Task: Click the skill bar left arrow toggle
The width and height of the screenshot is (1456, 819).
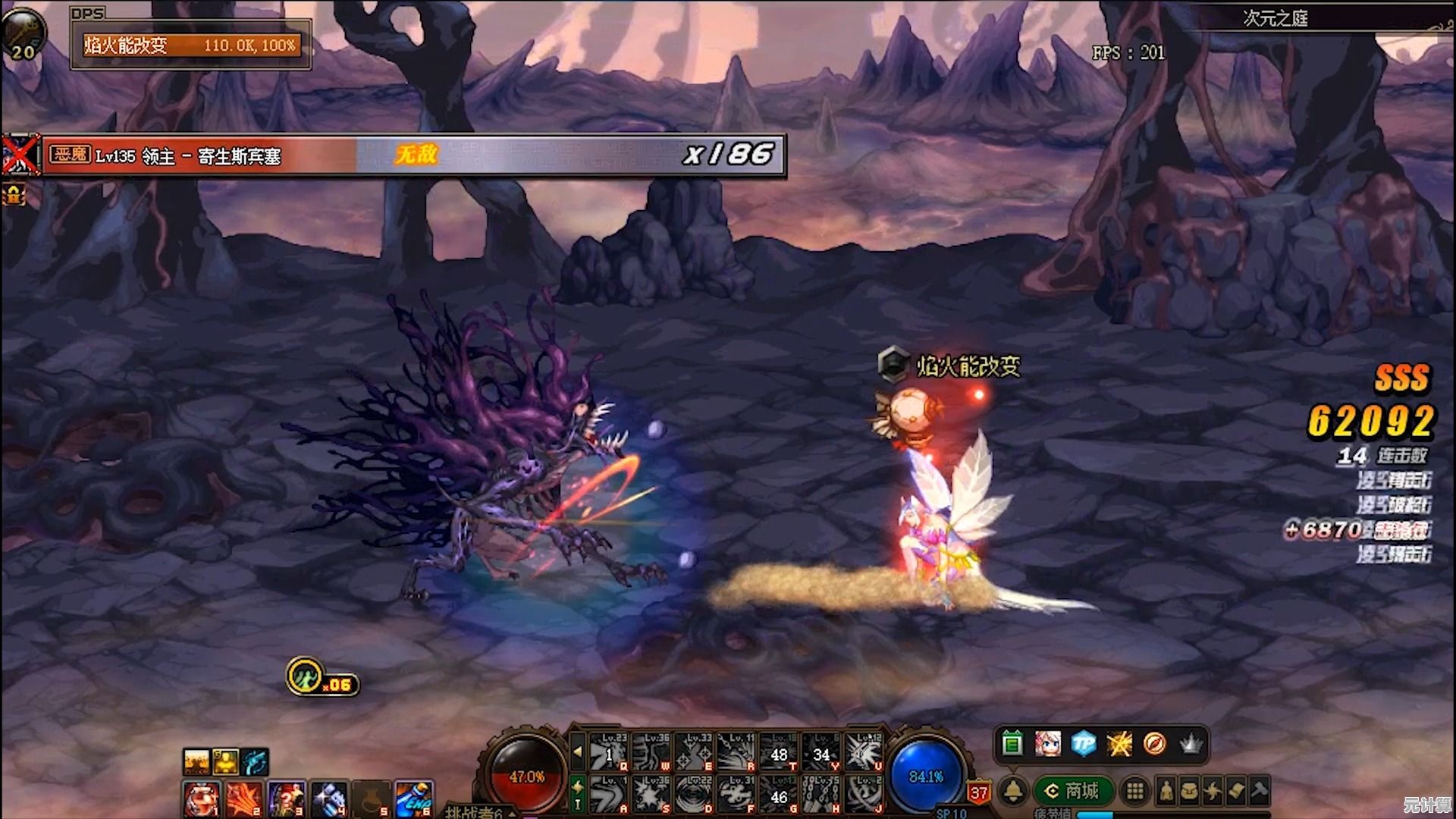Action: coord(578,752)
